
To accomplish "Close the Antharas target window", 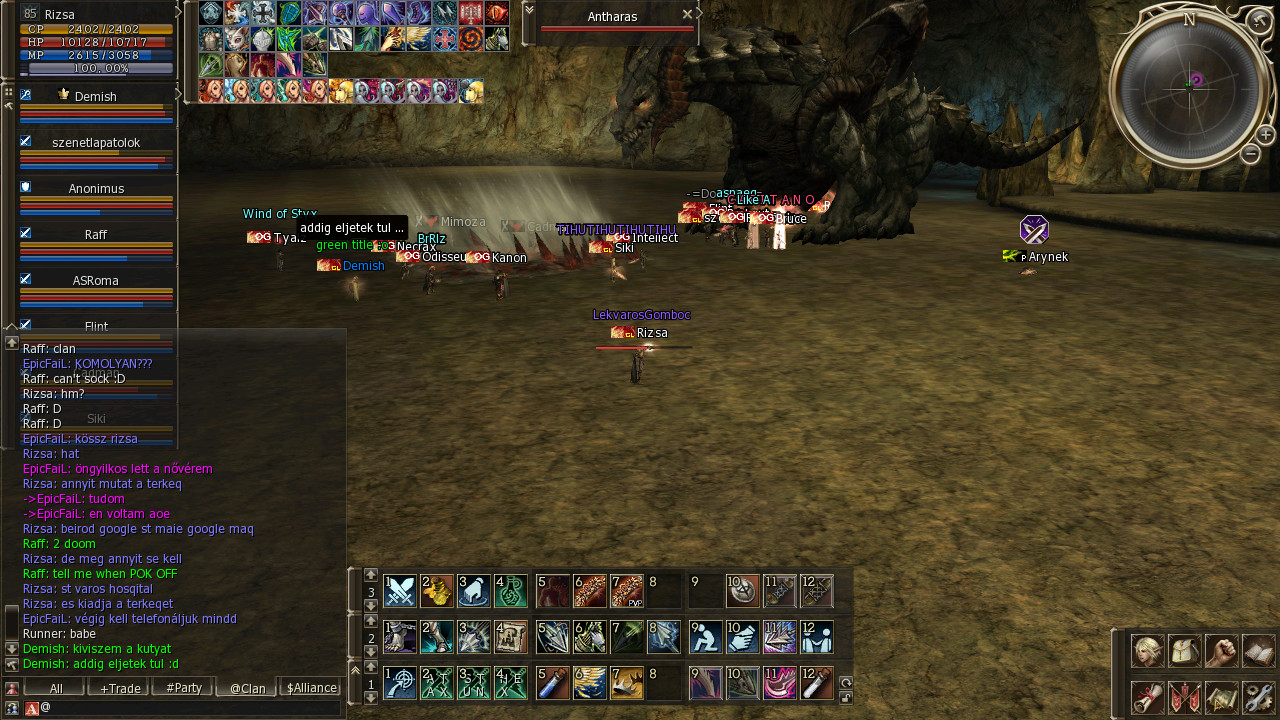I will pos(687,15).
